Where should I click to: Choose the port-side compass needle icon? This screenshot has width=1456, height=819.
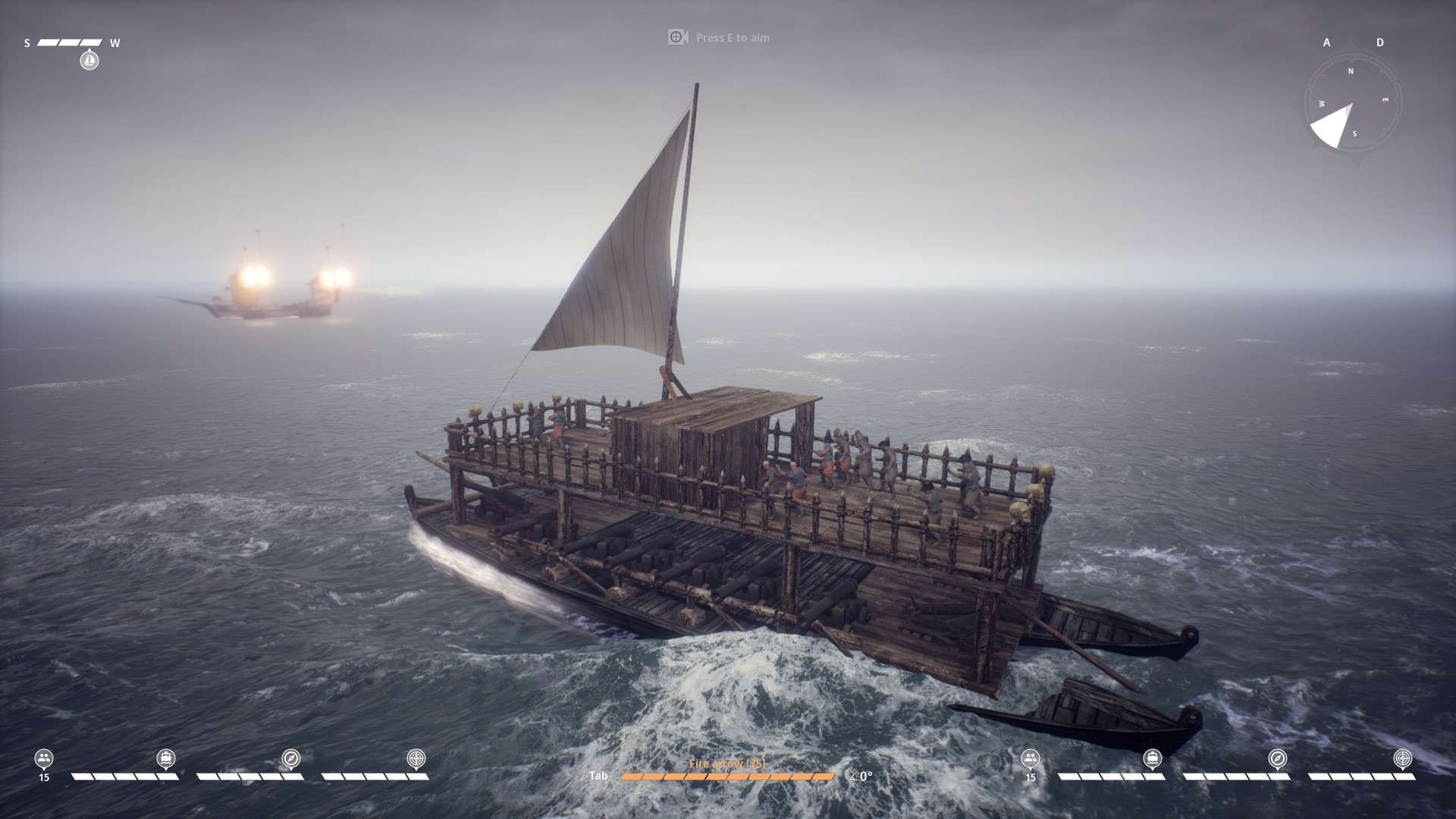pyautogui.click(x=291, y=758)
